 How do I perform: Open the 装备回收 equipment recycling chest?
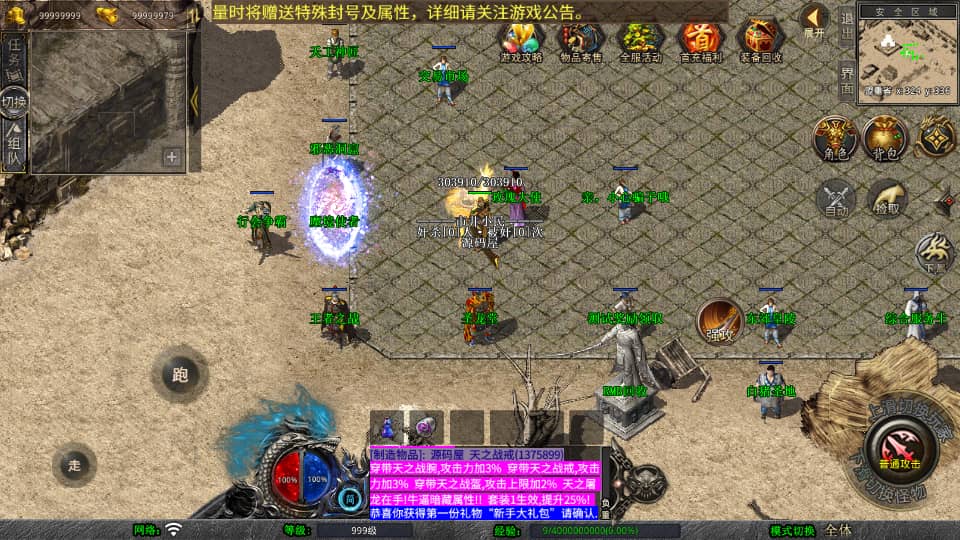pos(761,40)
